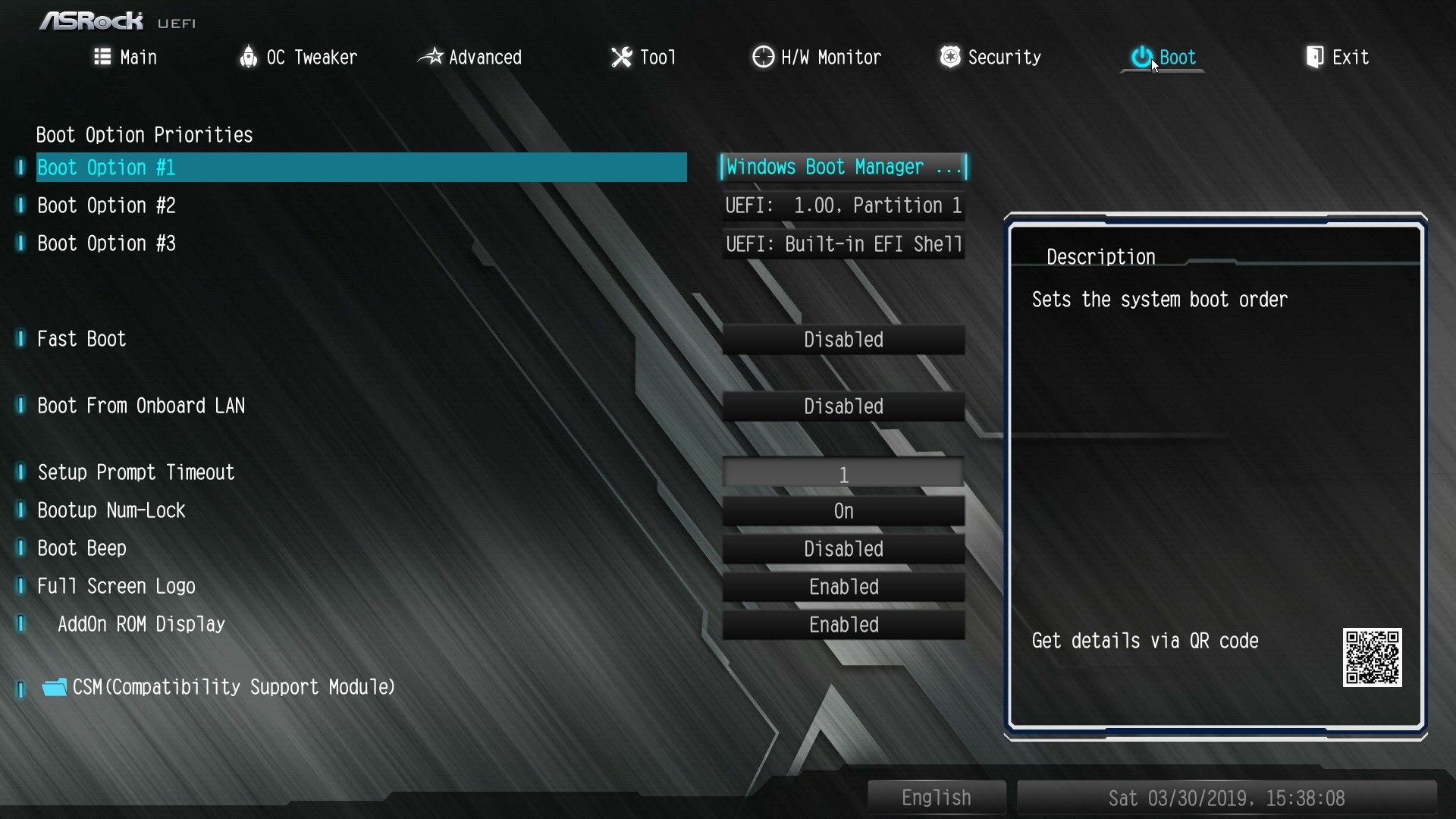1456x819 pixels.
Task: Open the OC Tweaker tab
Action: pos(298,57)
